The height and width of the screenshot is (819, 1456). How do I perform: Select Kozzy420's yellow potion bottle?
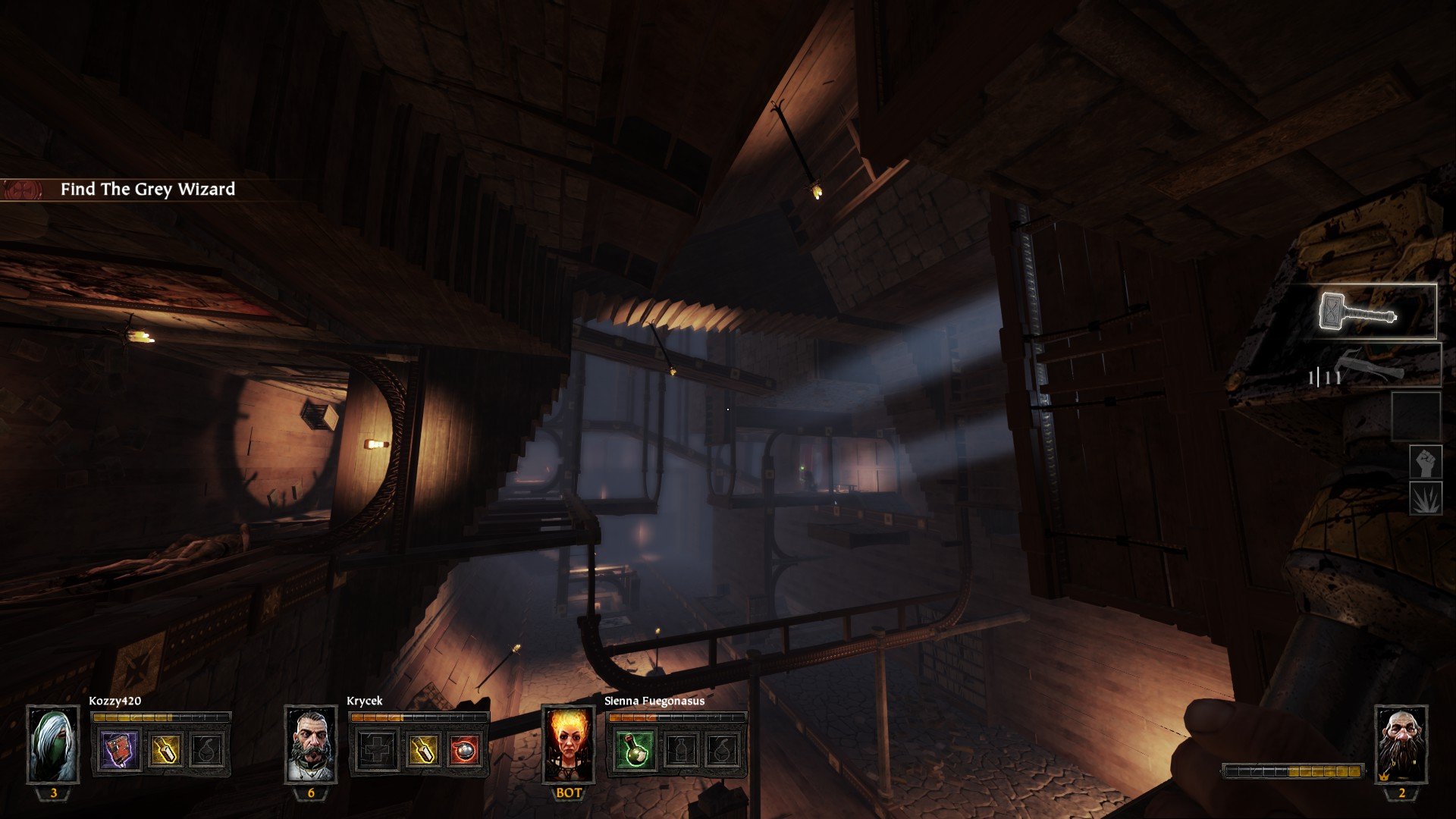click(165, 750)
